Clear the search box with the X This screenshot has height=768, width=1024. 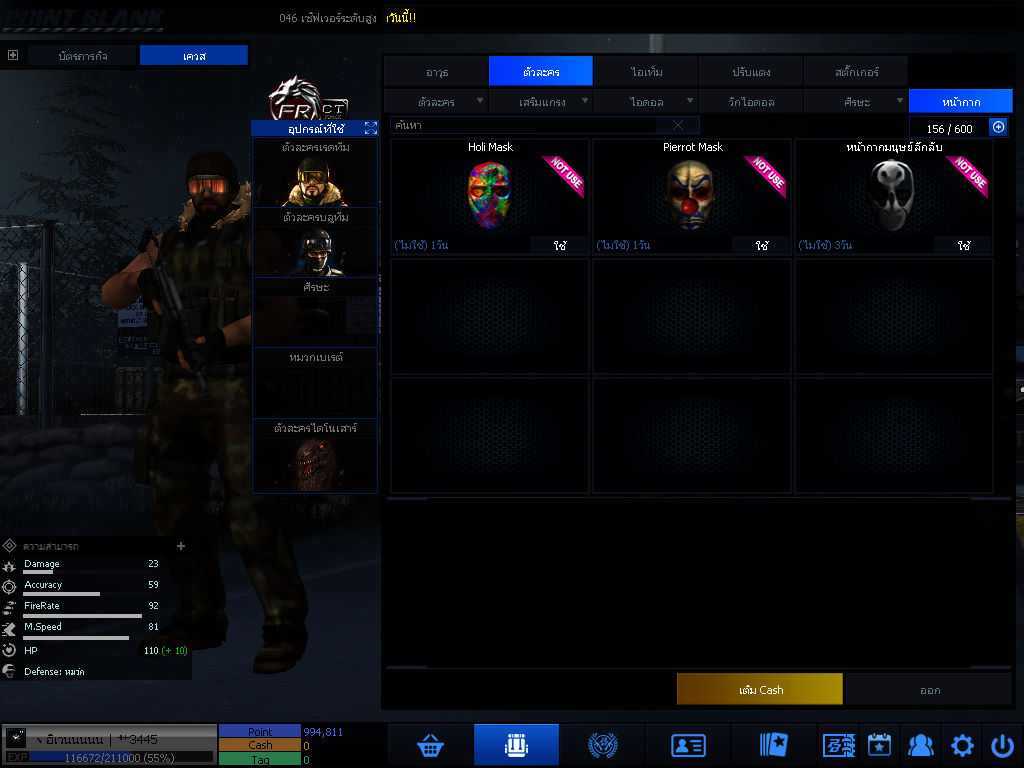pos(678,125)
